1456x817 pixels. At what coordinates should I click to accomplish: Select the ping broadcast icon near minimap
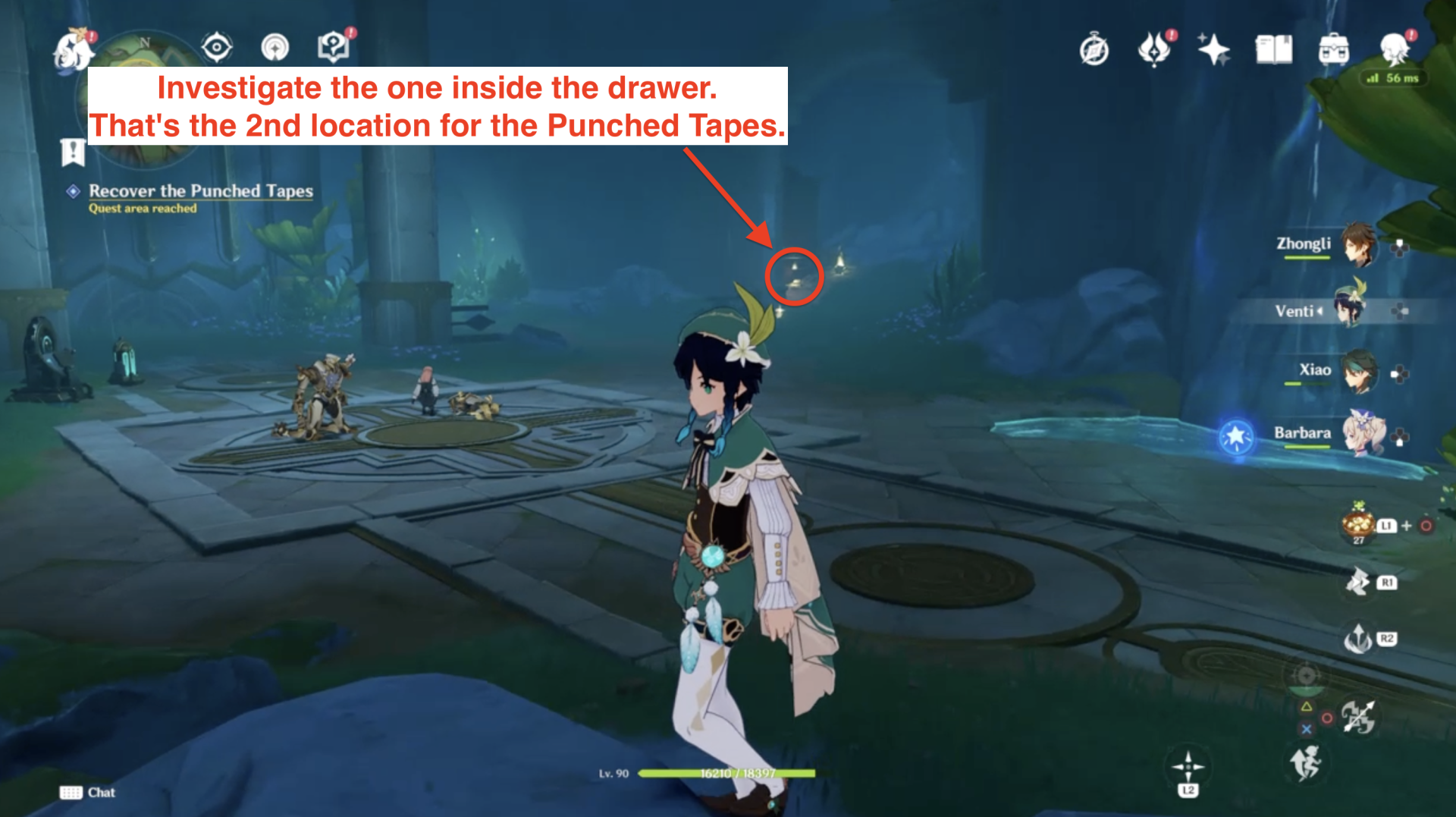pos(275,47)
